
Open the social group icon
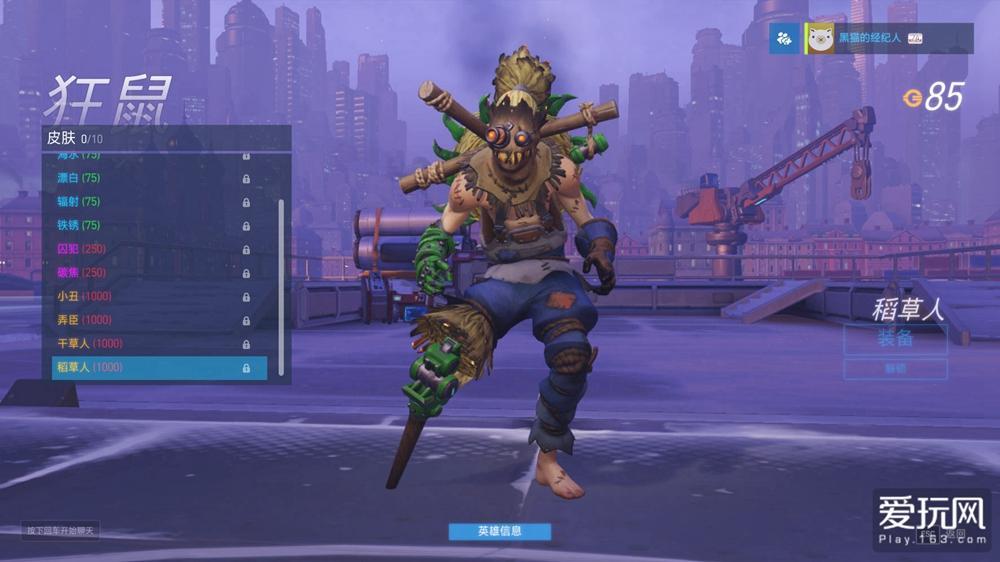tap(784, 39)
